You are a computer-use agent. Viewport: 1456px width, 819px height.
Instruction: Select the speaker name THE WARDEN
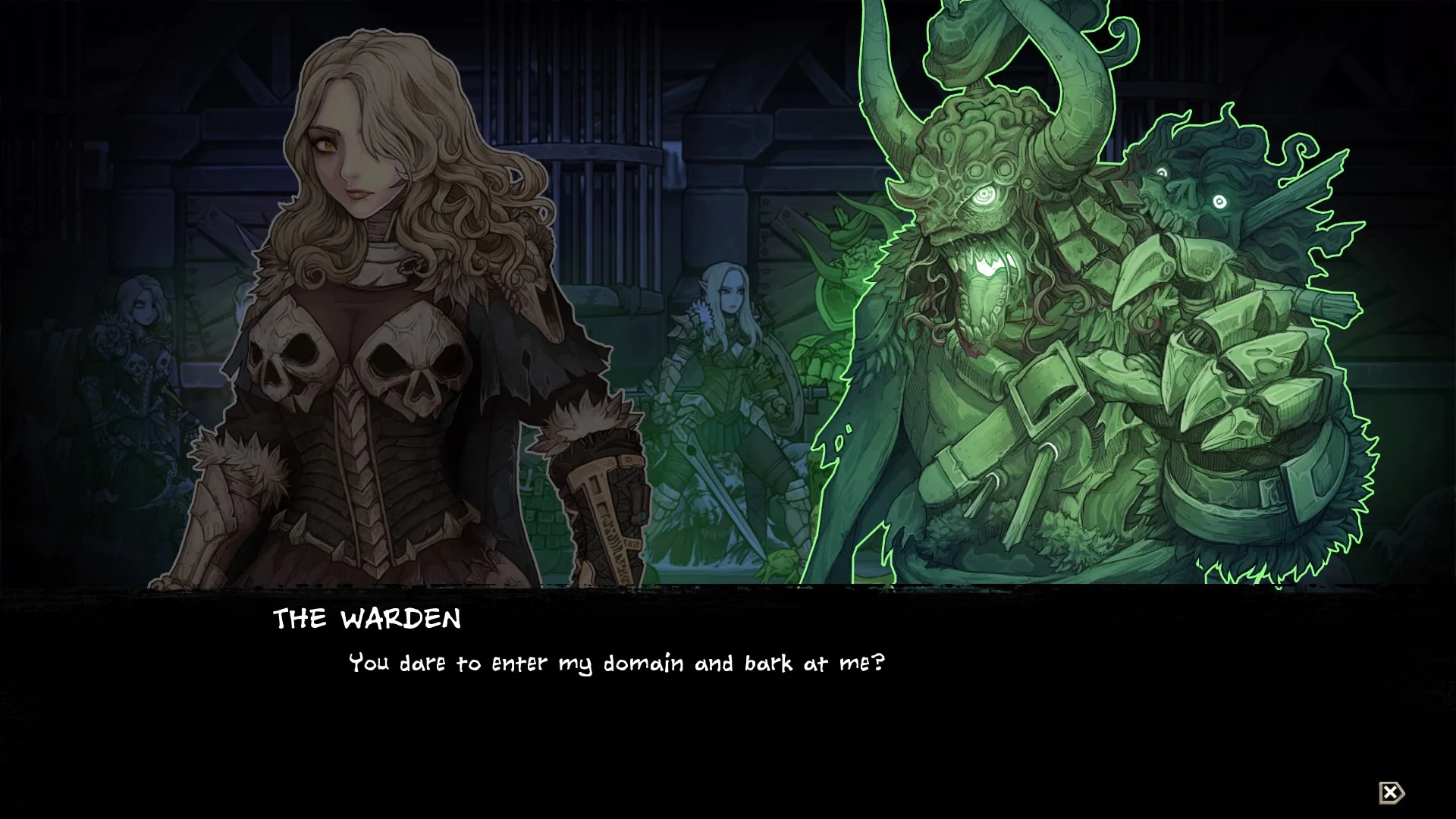pos(366,620)
